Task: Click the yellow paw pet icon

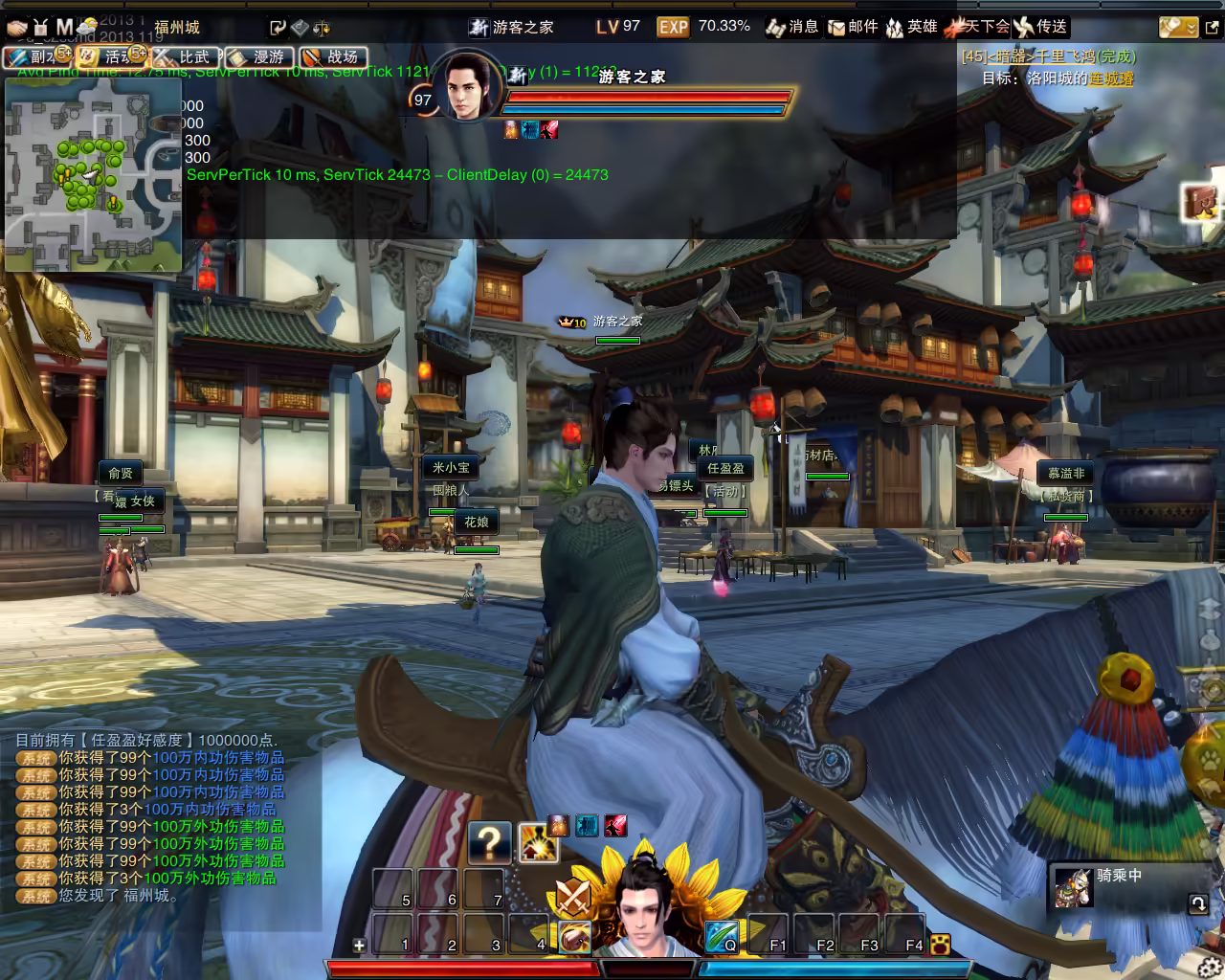Action: (x=940, y=944)
